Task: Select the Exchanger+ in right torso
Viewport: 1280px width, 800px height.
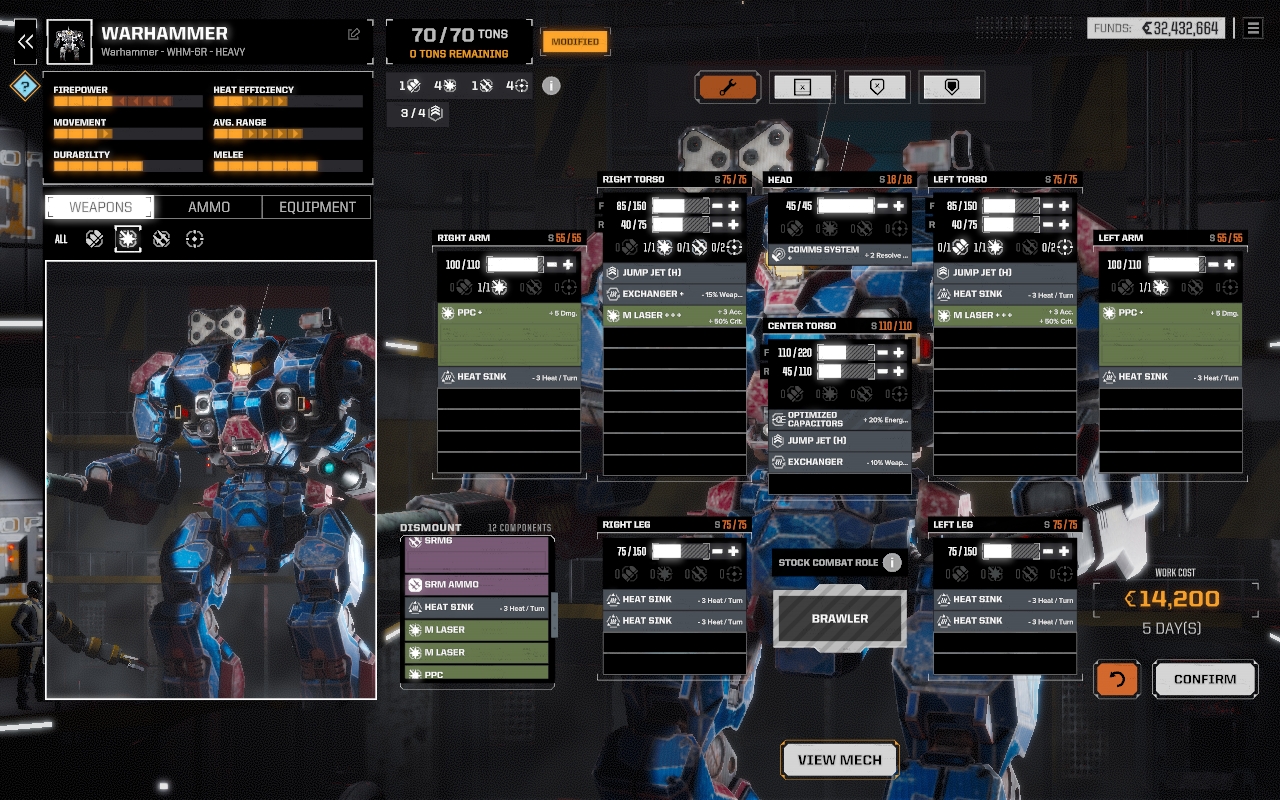Action: 675,294
